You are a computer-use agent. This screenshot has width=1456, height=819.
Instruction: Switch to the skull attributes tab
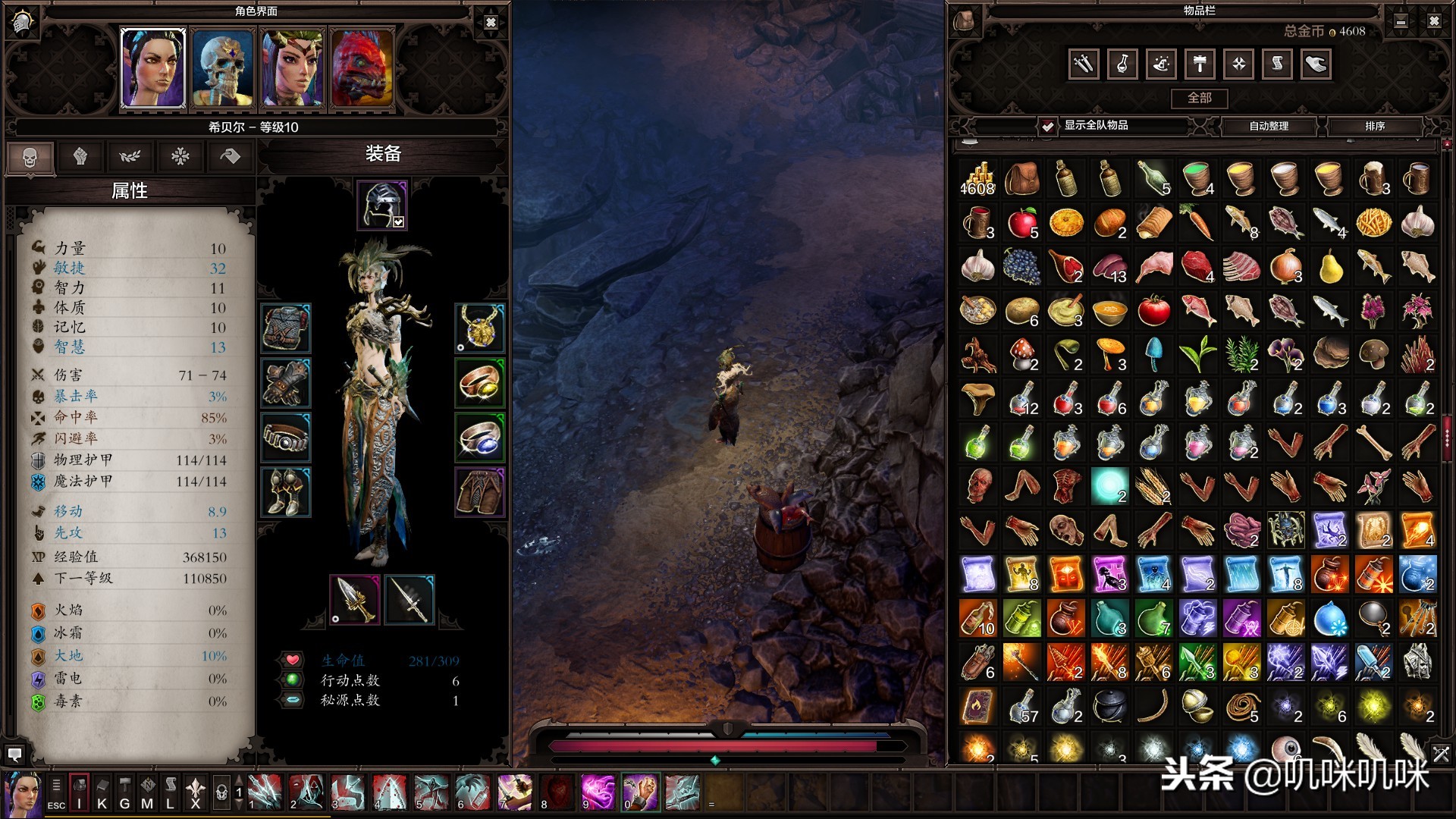30,157
